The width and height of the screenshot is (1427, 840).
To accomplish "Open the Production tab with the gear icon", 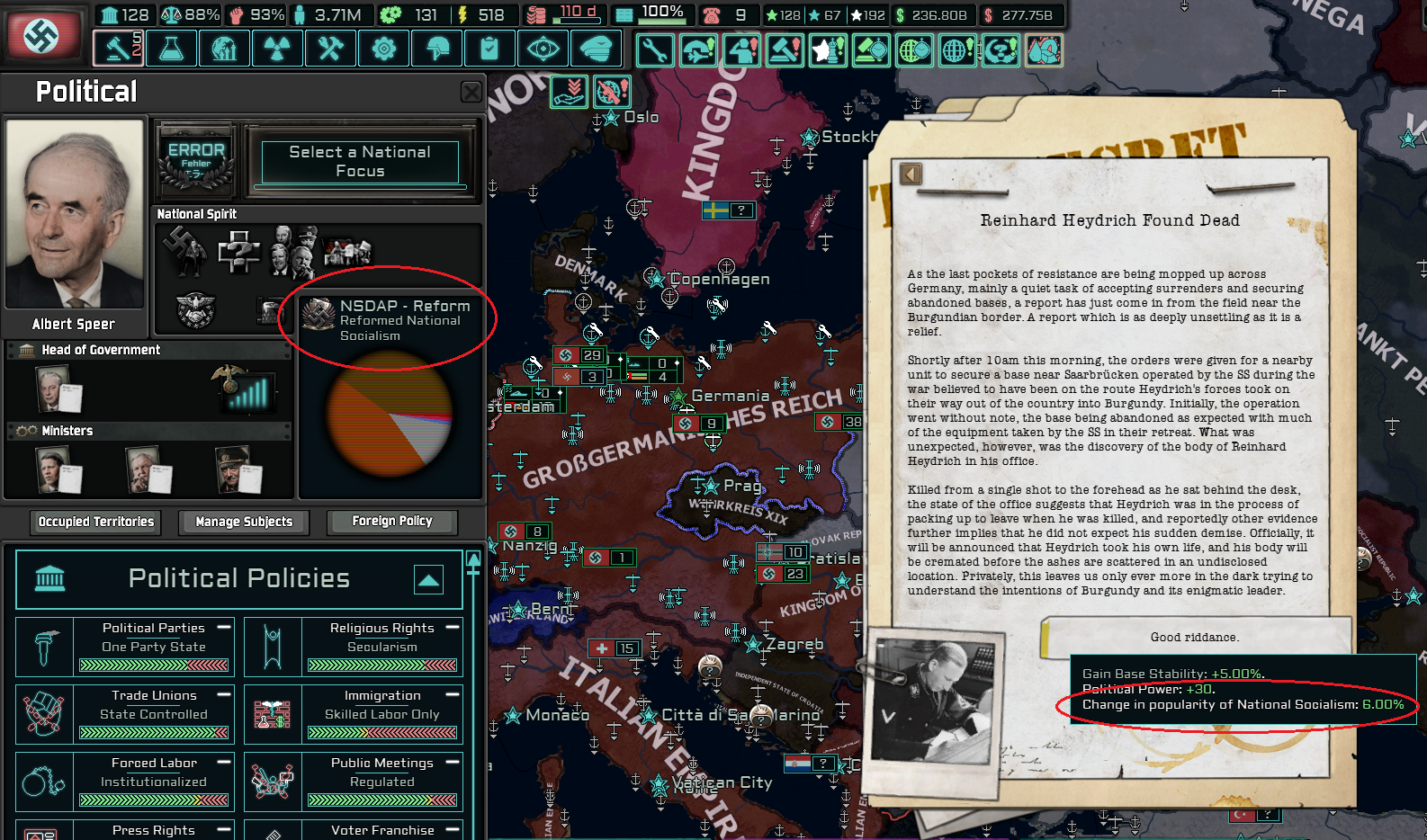I will [383, 48].
